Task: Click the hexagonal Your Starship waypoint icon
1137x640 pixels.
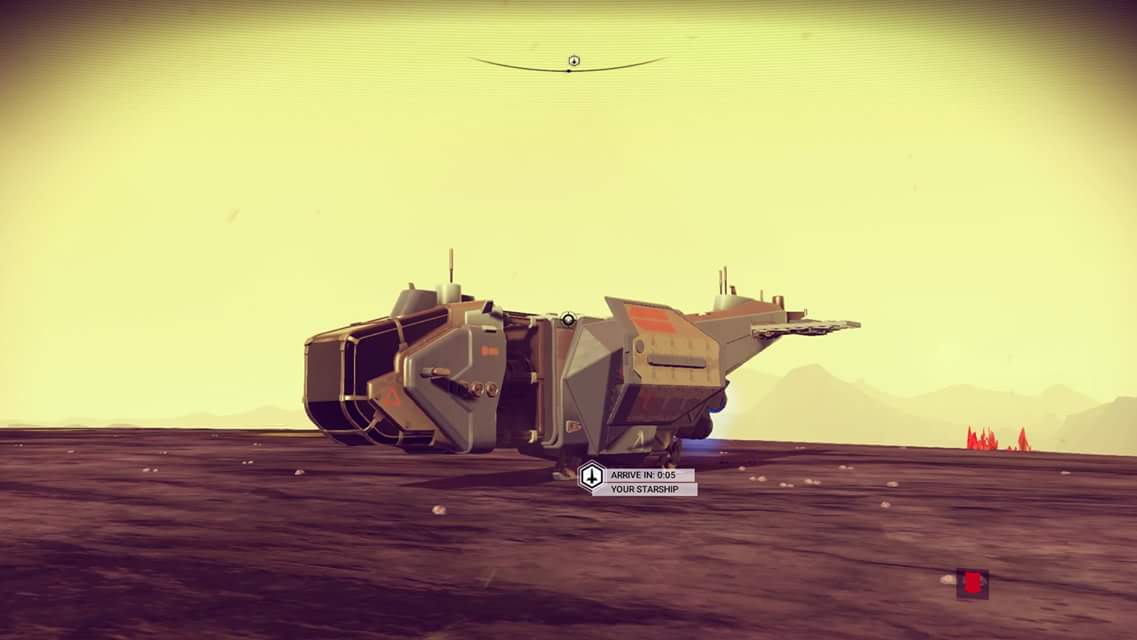Action: pyautogui.click(x=591, y=475)
